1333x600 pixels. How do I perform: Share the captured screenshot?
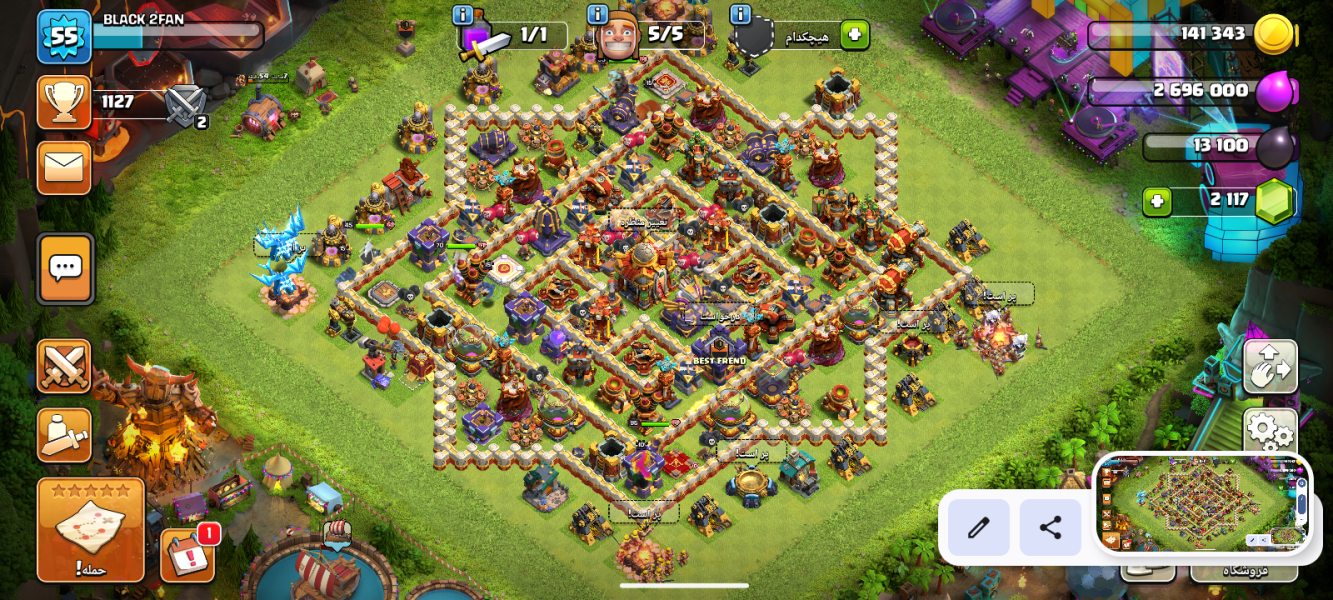point(1050,527)
